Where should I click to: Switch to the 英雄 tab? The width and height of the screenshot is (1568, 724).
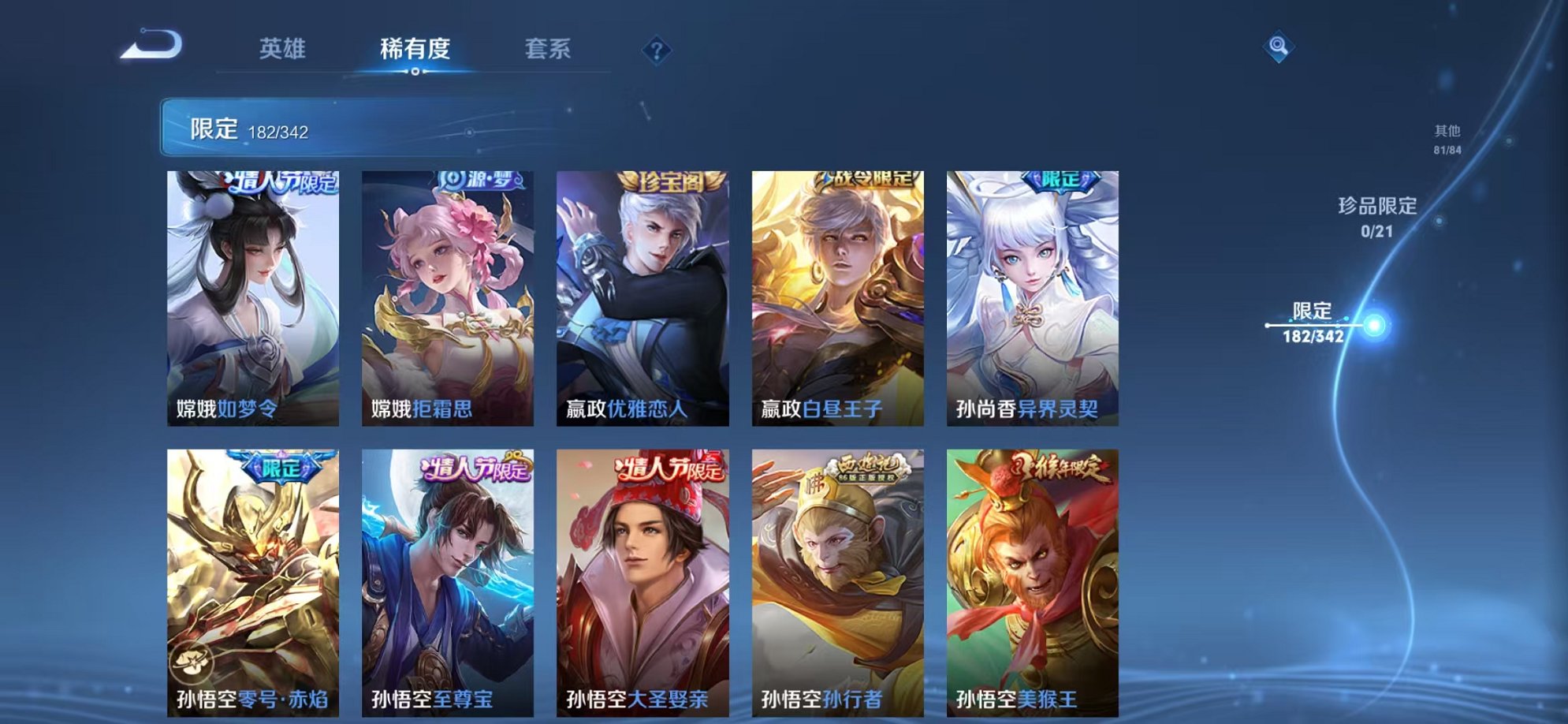point(285,49)
